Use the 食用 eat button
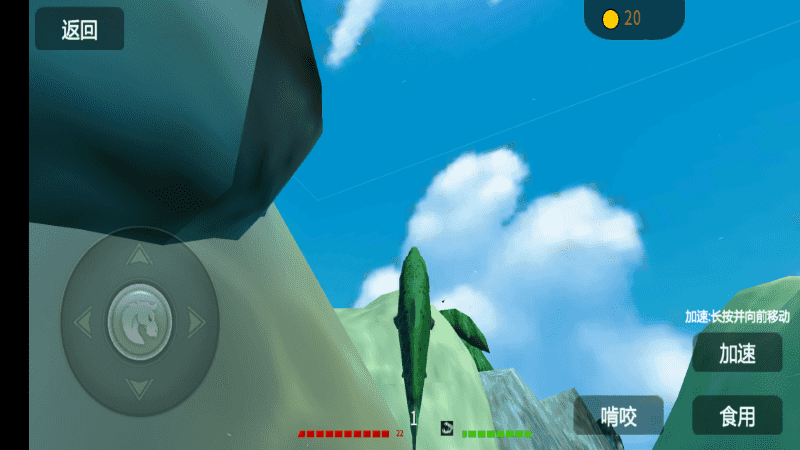This screenshot has width=800, height=450. pos(737,415)
